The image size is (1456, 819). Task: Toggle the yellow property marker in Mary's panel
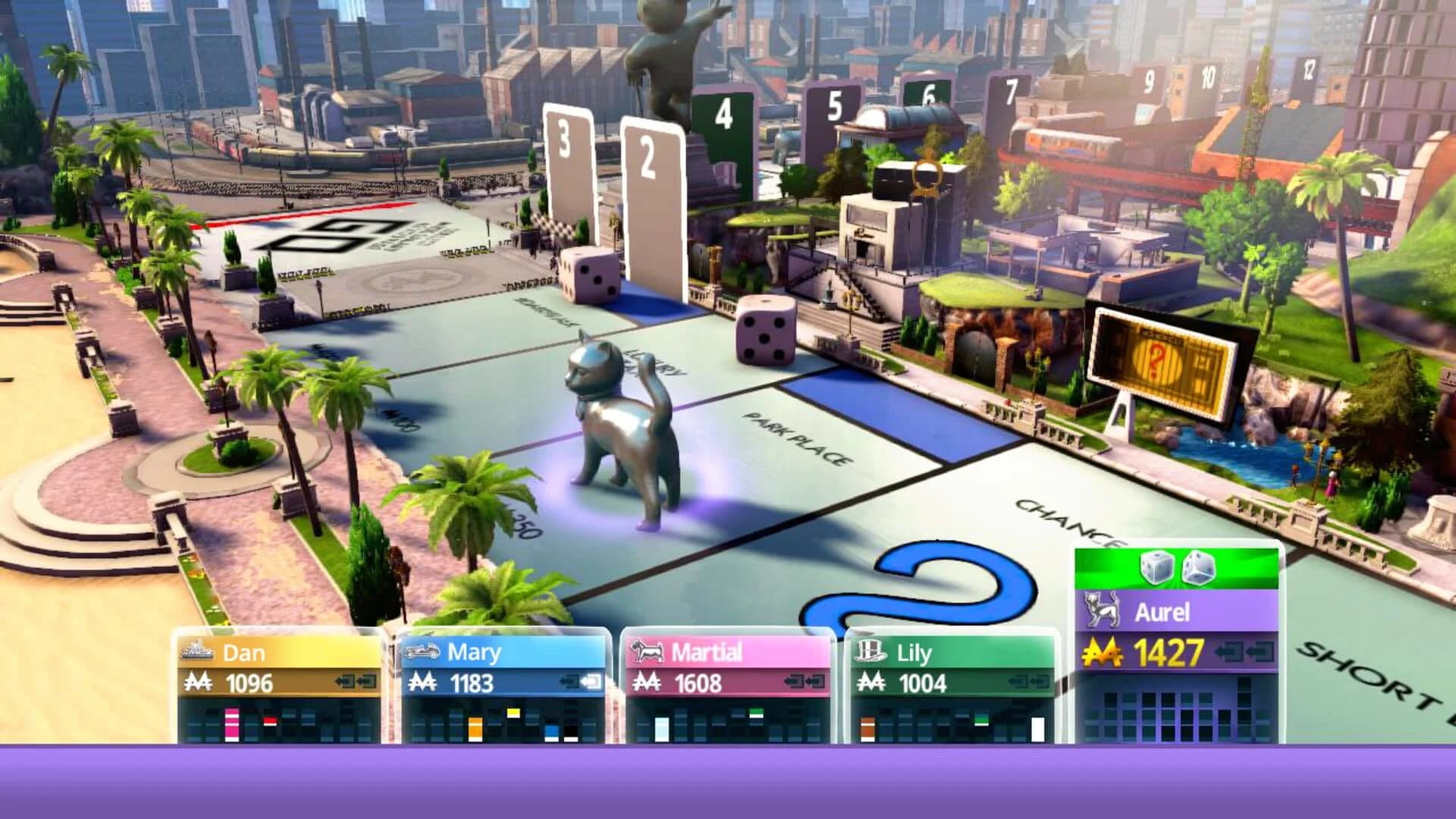click(513, 713)
